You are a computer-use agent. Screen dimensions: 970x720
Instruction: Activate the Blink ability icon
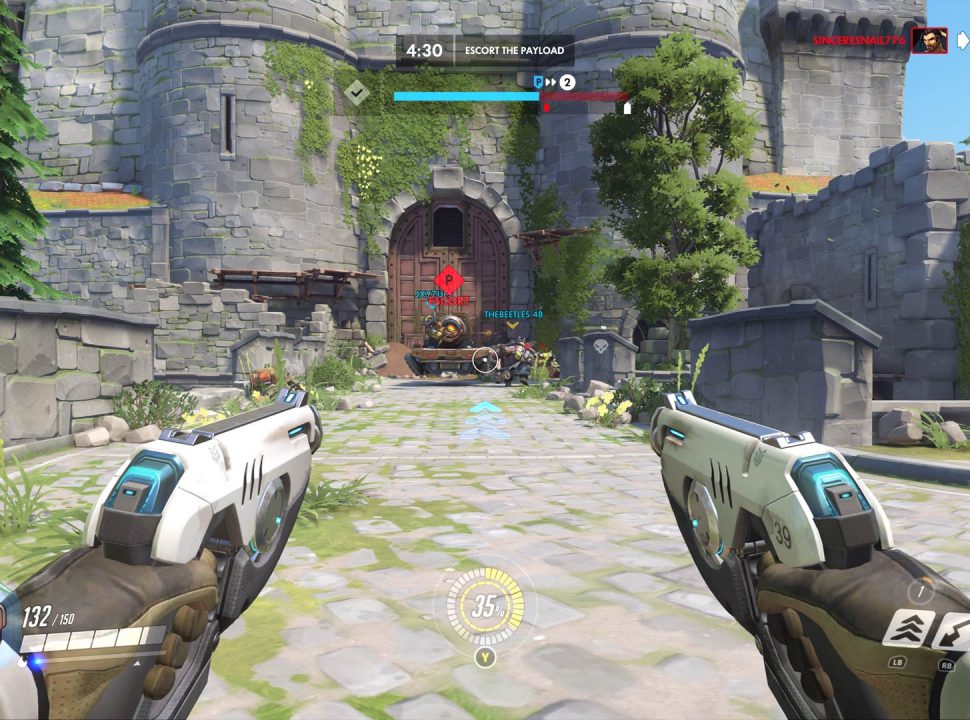[x=908, y=629]
